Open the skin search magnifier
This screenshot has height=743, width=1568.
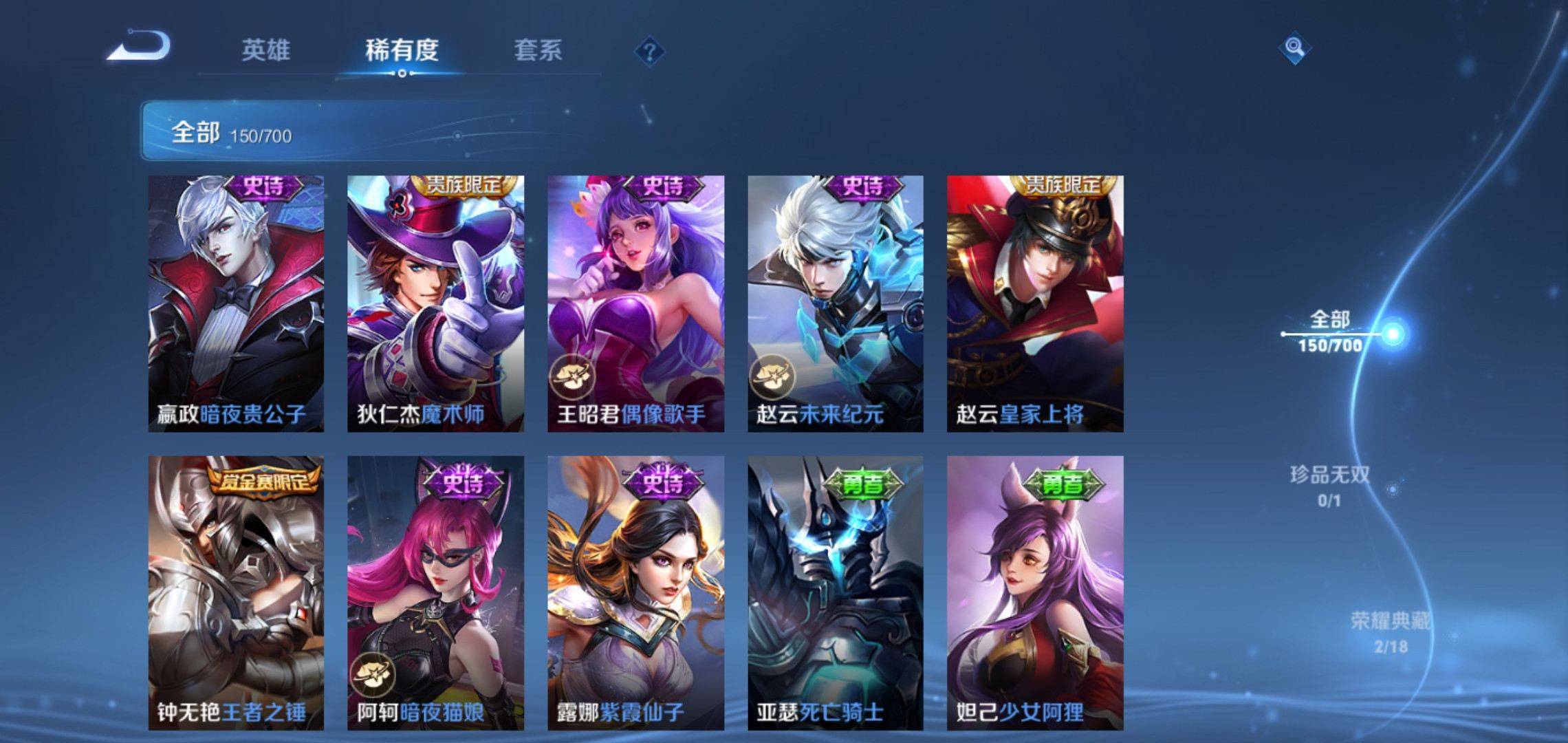pyautogui.click(x=1294, y=47)
